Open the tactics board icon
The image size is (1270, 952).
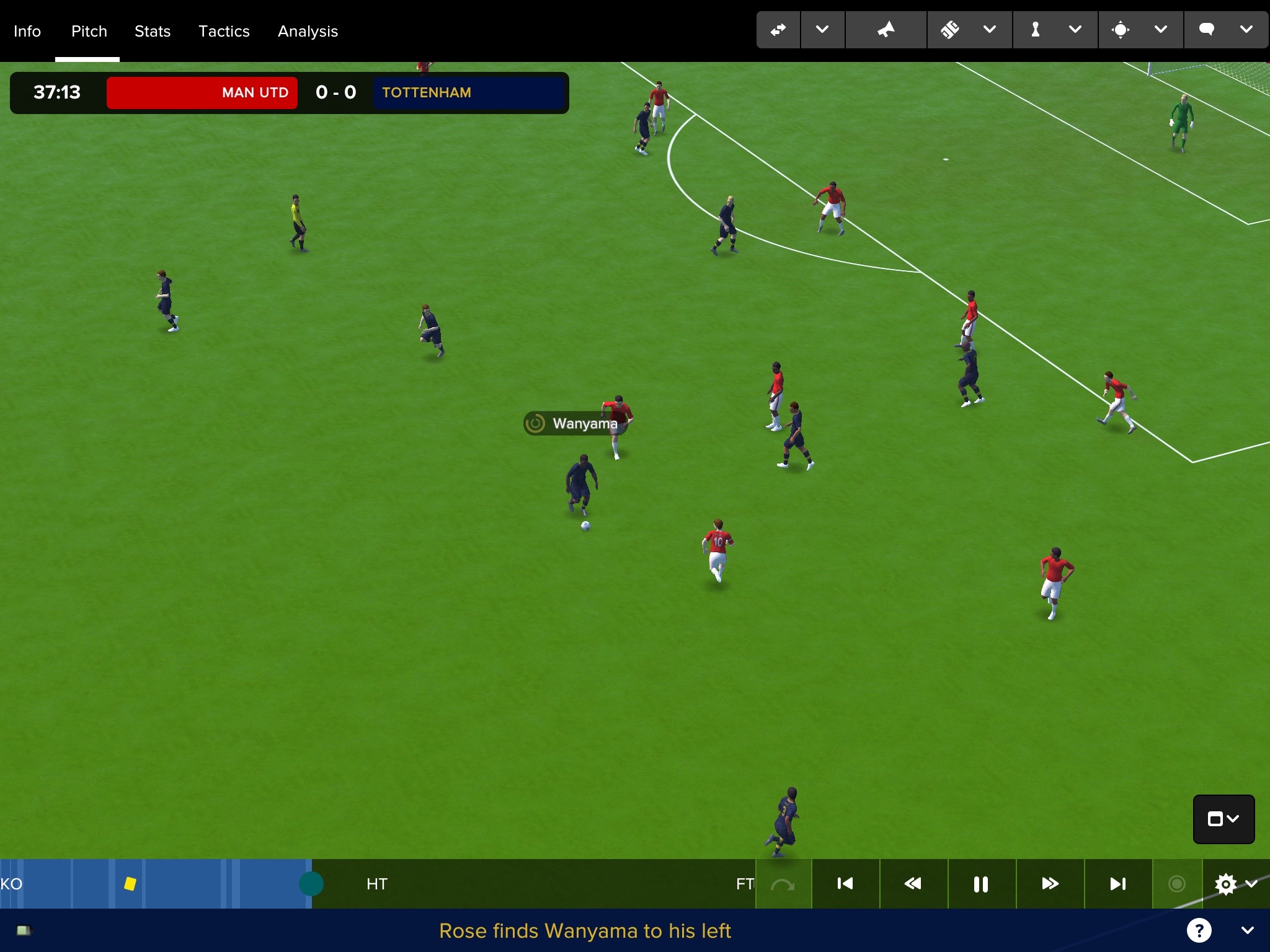click(x=950, y=30)
